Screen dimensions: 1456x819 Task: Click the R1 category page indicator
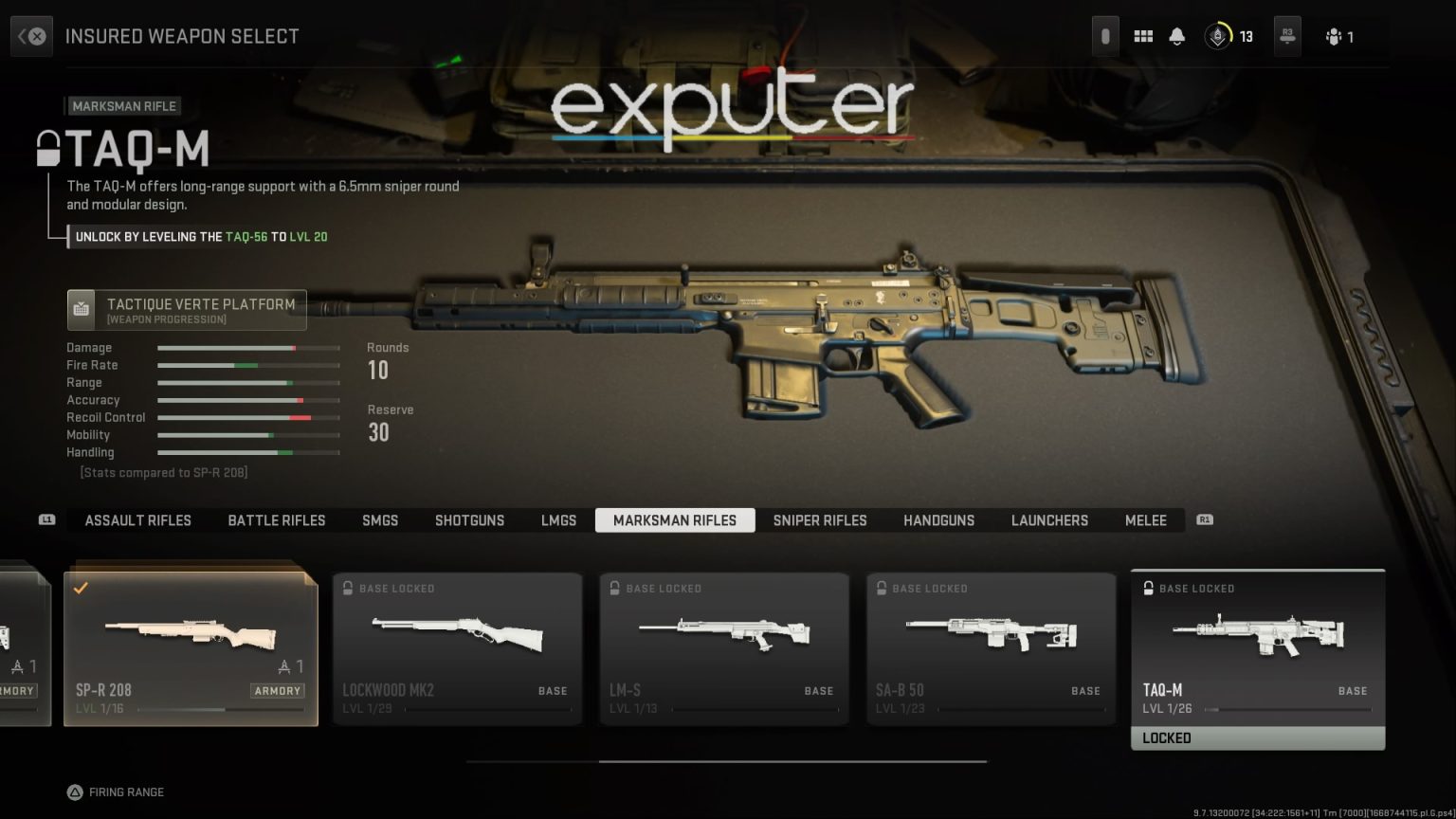point(1204,520)
